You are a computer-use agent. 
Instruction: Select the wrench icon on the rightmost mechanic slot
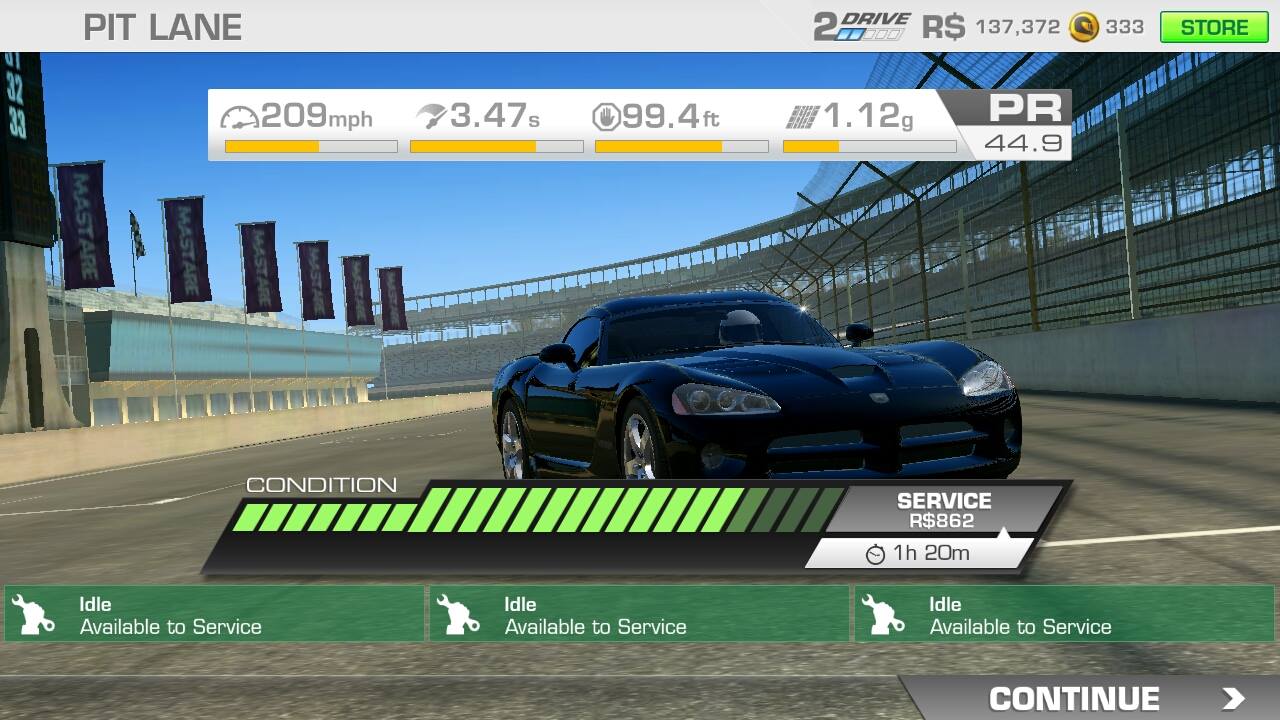tap(885, 612)
